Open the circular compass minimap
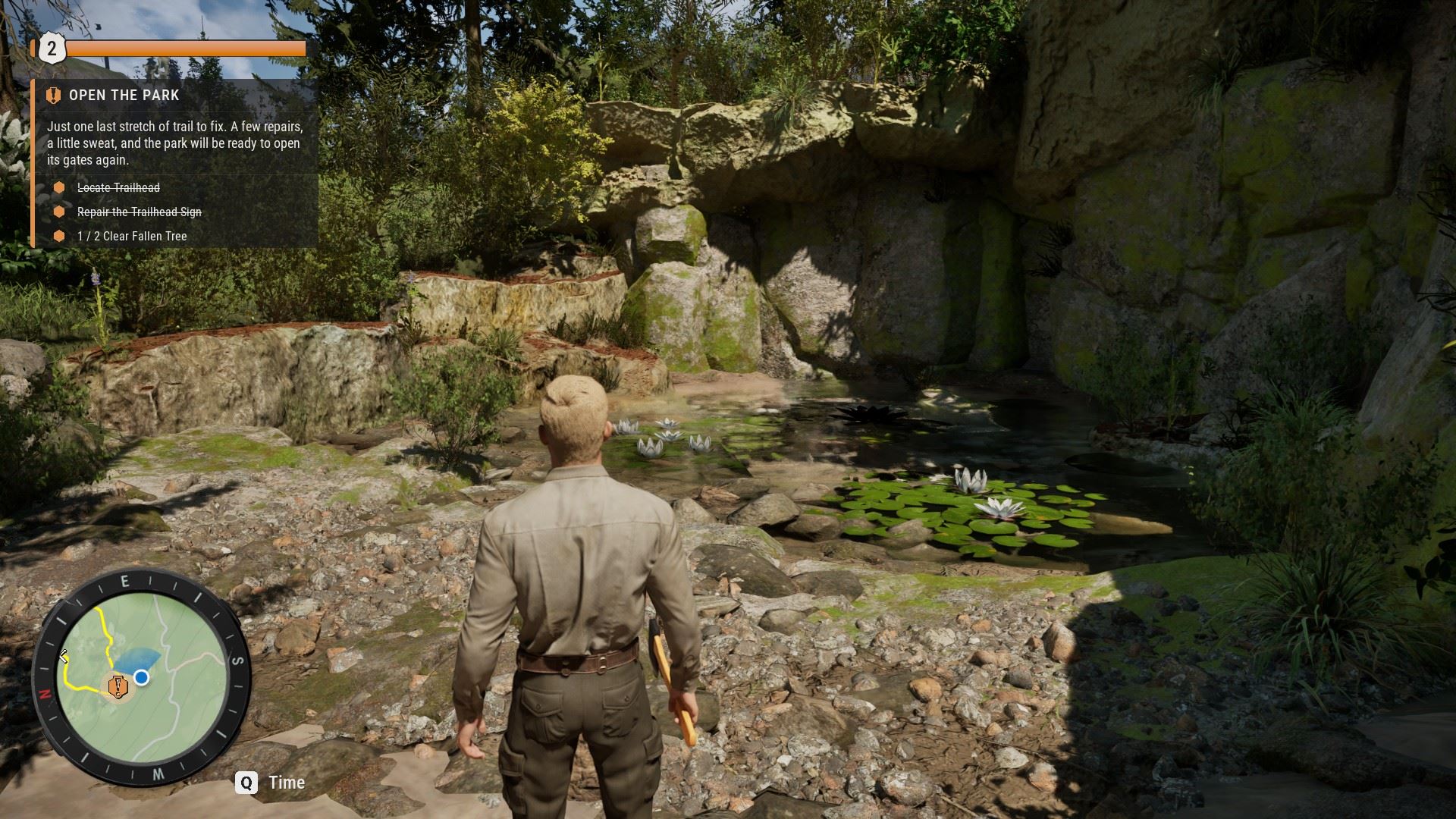The width and height of the screenshot is (1456, 819). 142,676
